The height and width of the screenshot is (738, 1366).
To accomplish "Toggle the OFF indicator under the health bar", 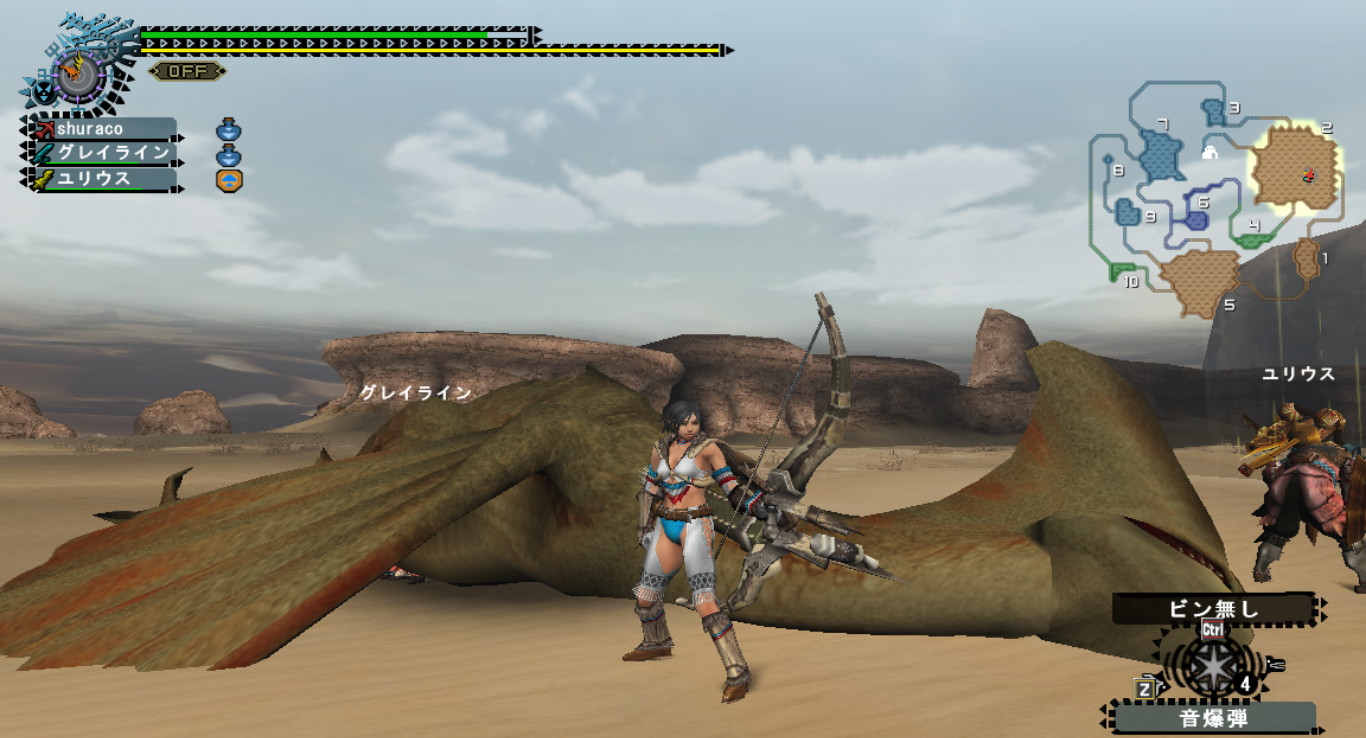I will pyautogui.click(x=186, y=71).
